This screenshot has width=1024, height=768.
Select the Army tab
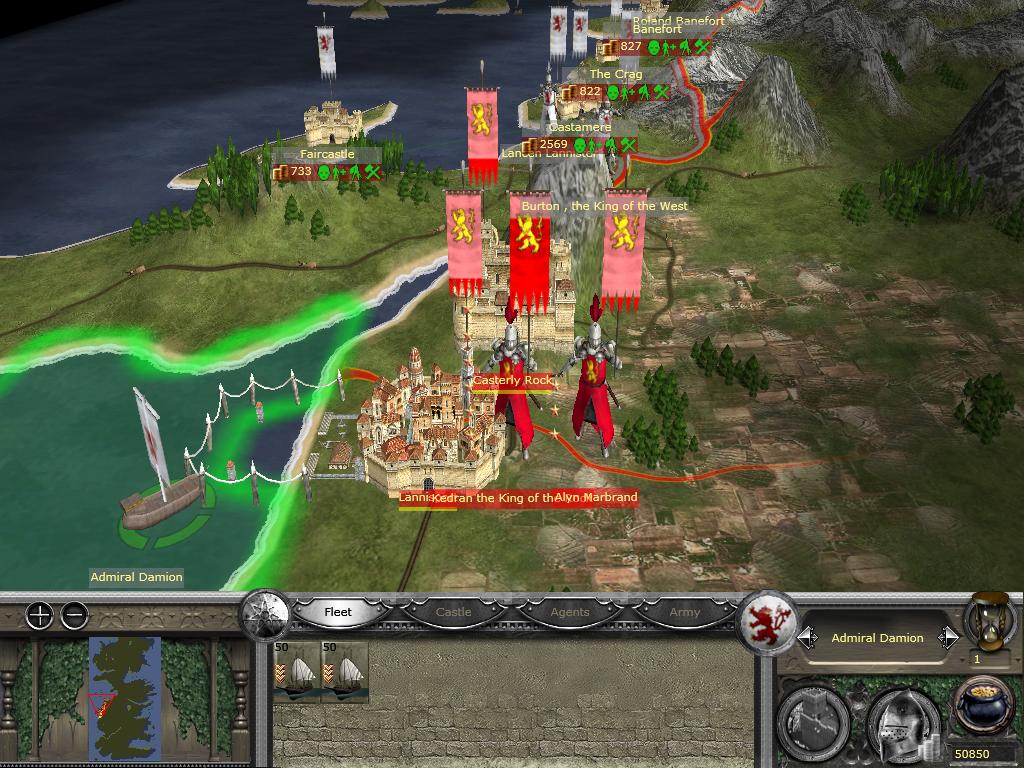[x=685, y=612]
